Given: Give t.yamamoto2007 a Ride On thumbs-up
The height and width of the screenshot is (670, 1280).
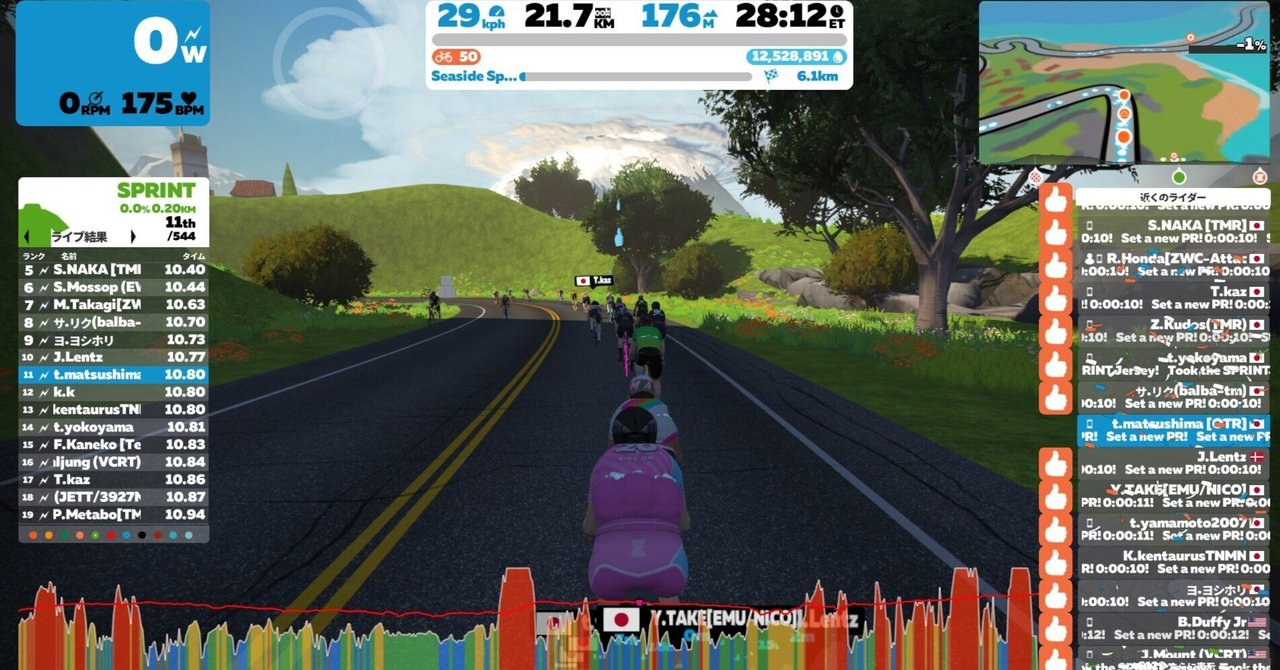Looking at the screenshot, I should click(1055, 530).
